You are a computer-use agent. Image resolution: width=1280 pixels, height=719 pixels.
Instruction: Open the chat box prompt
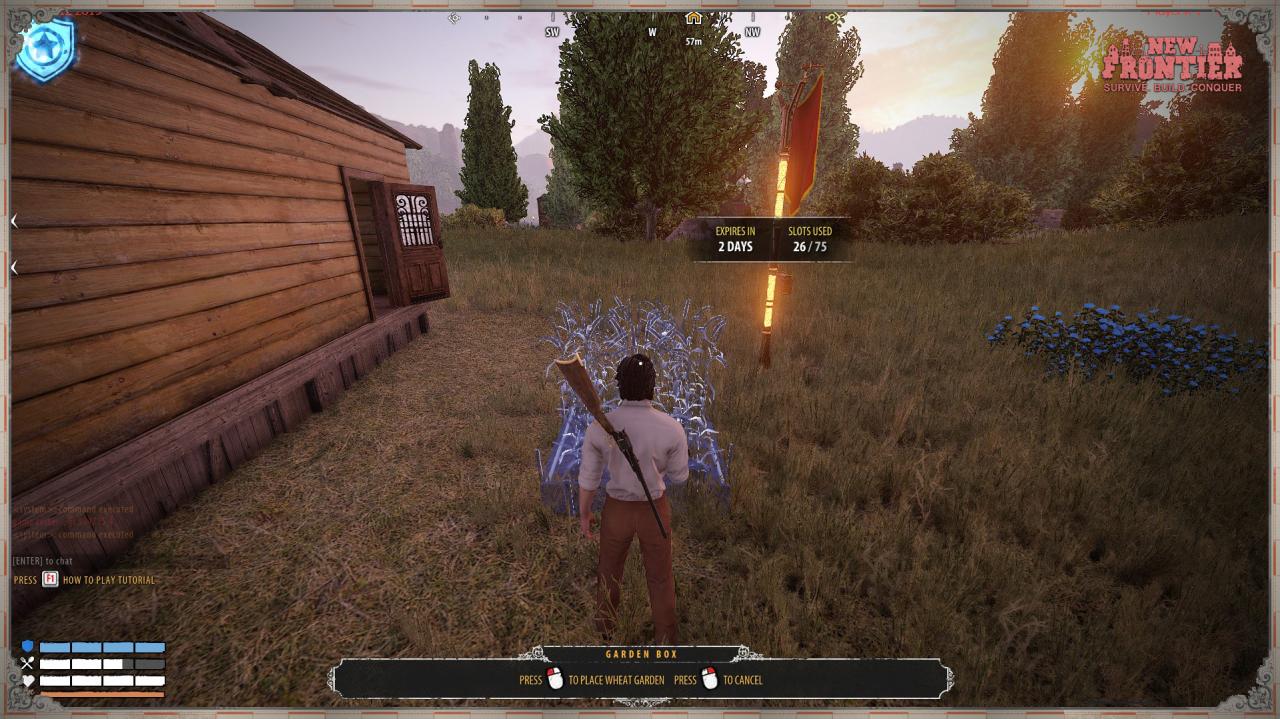[43, 561]
